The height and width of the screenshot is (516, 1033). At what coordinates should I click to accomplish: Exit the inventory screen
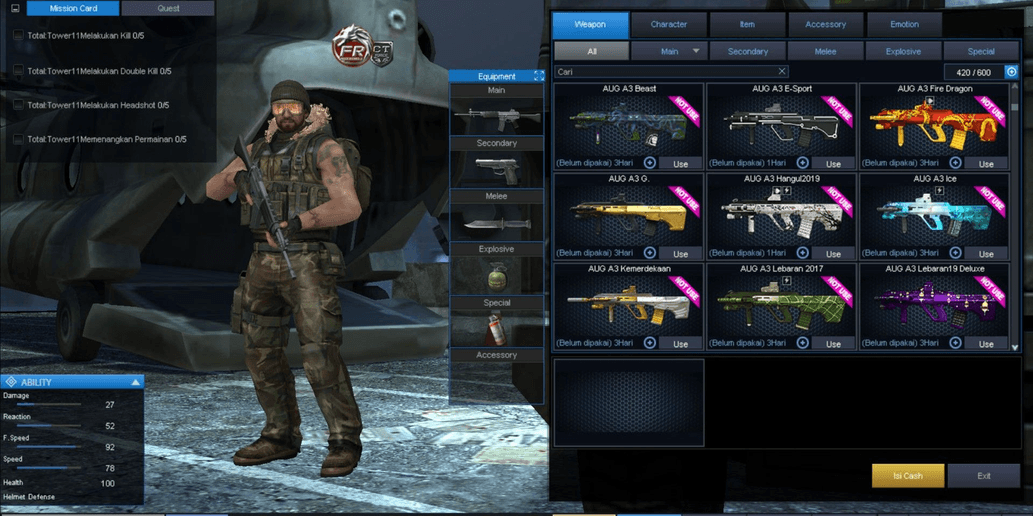984,476
